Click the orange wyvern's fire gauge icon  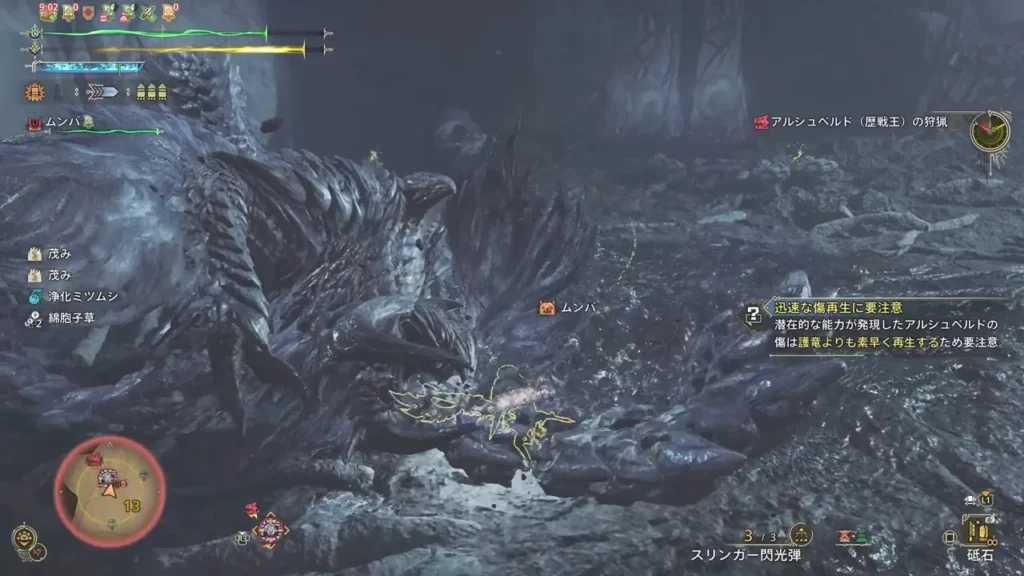pos(34,92)
